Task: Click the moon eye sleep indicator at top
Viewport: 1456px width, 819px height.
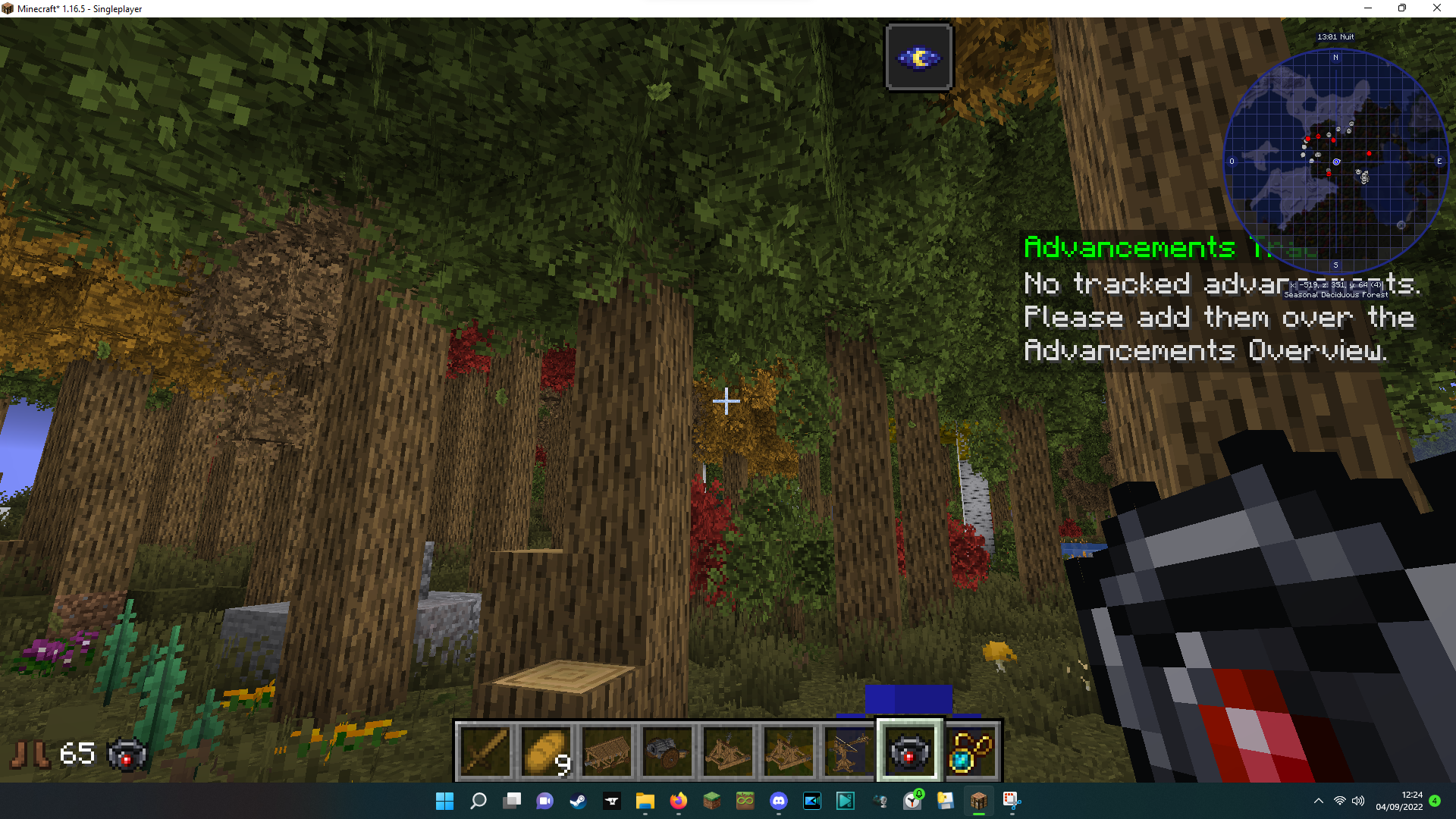Action: [918, 56]
